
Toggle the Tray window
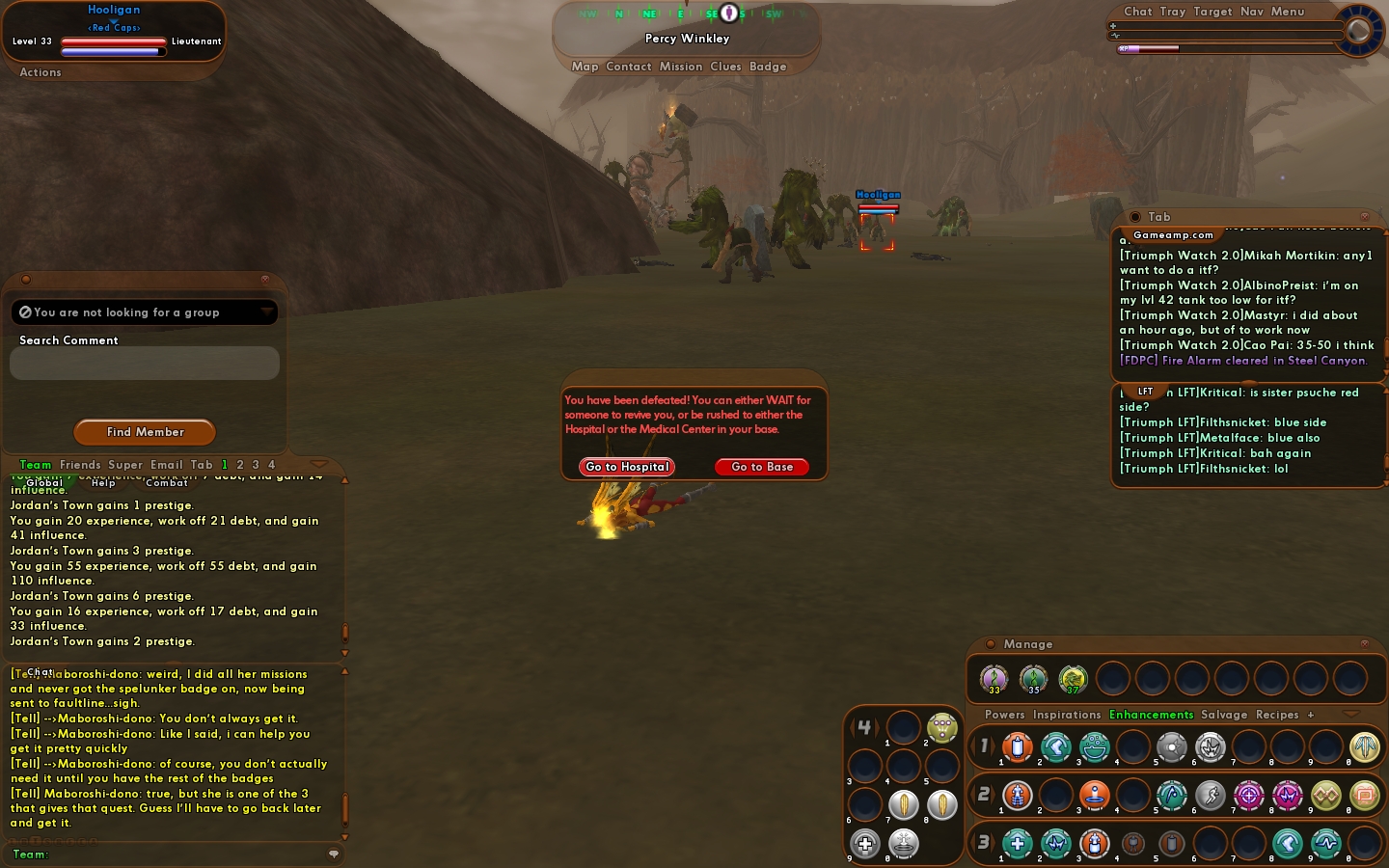(1173, 12)
